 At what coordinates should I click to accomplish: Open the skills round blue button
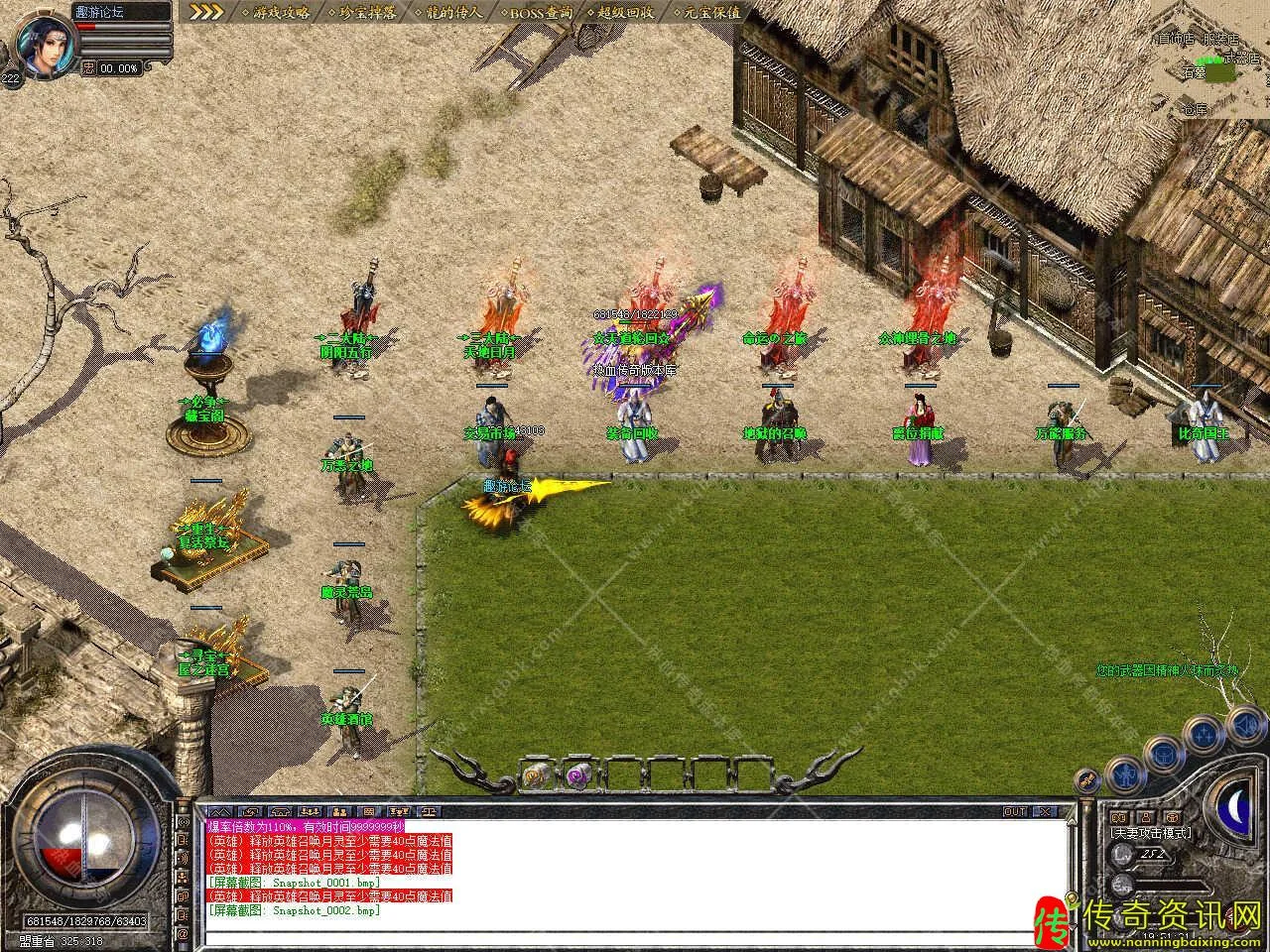click(x=1205, y=733)
